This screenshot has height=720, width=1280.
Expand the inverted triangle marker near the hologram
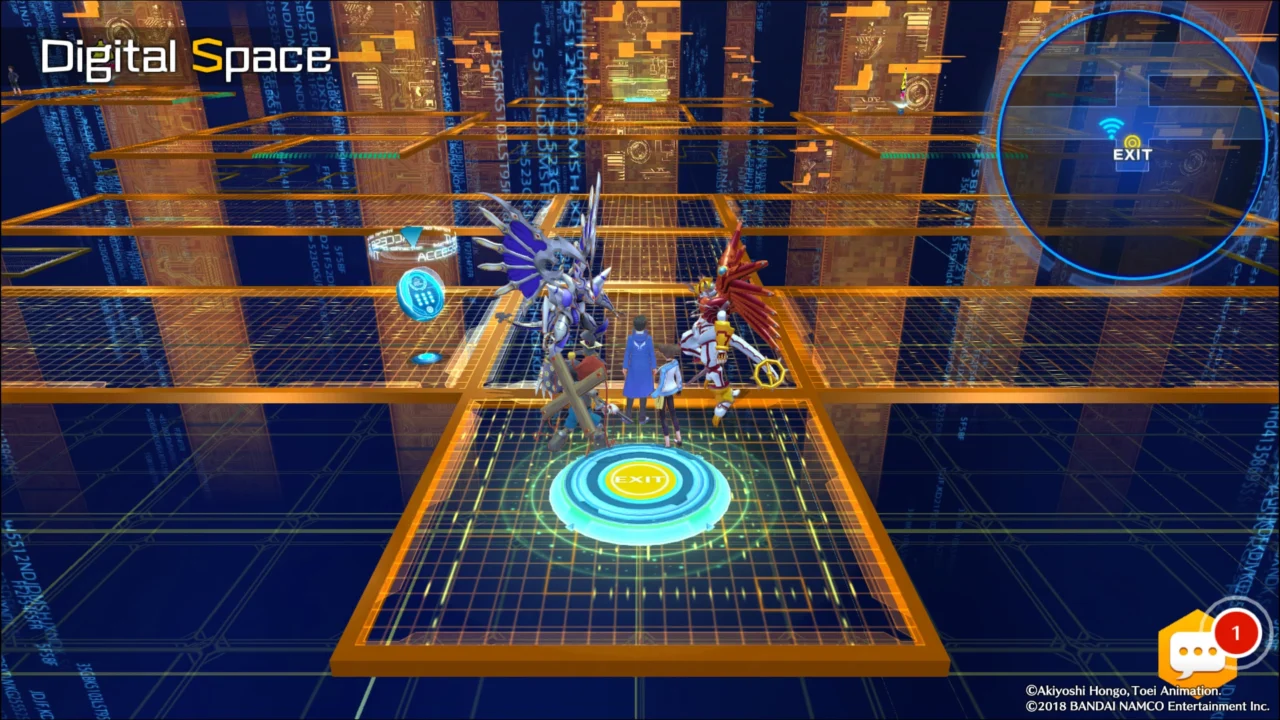click(412, 237)
